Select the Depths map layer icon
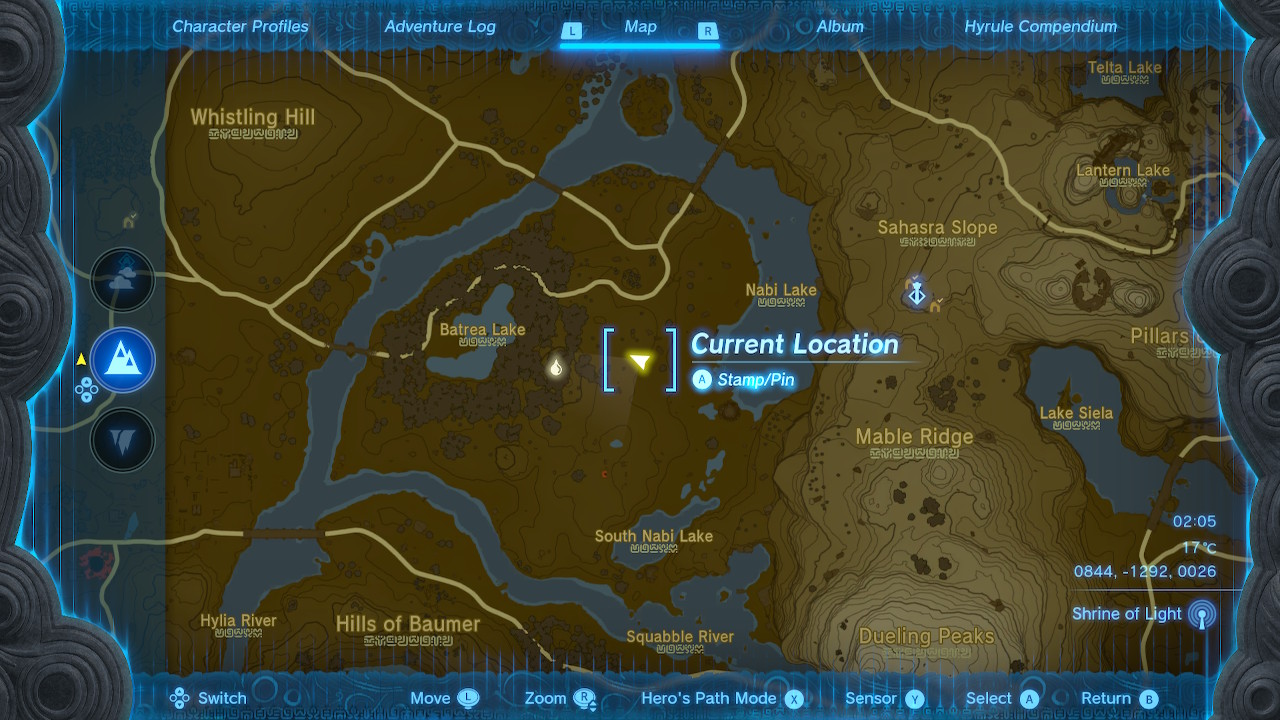Viewport: 1280px width, 720px height. (122, 438)
